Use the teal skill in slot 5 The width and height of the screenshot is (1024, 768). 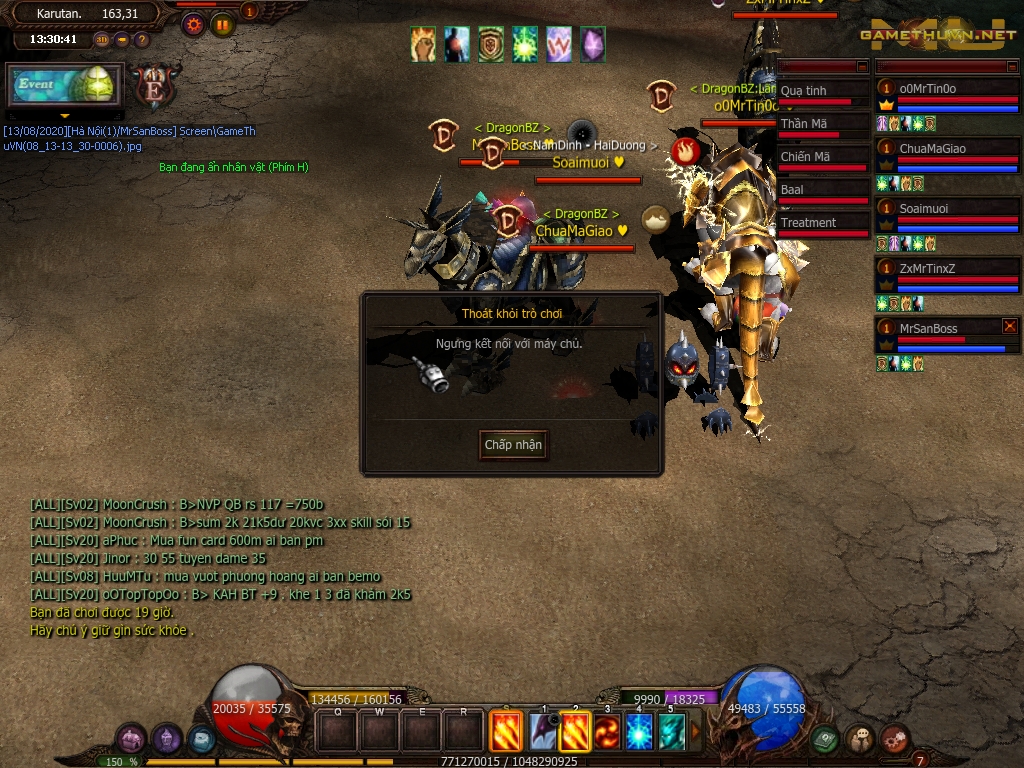point(671,732)
